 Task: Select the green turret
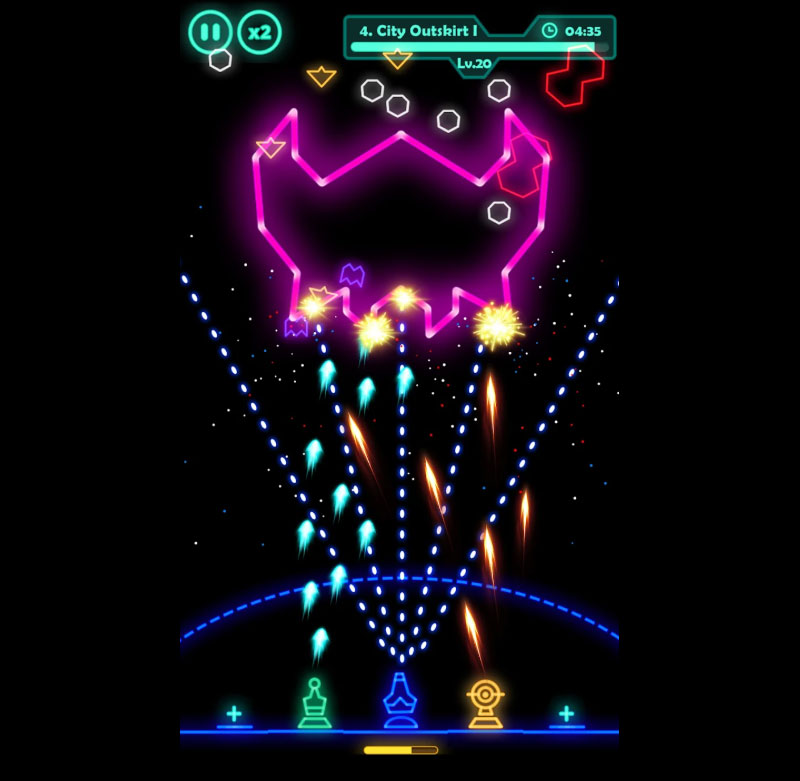pyautogui.click(x=315, y=703)
